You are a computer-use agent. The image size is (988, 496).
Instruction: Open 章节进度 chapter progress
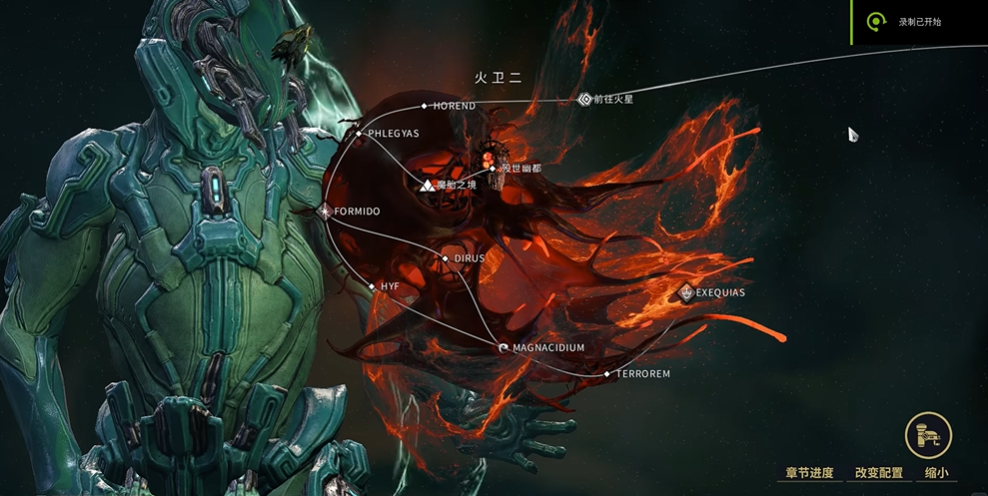click(x=809, y=473)
